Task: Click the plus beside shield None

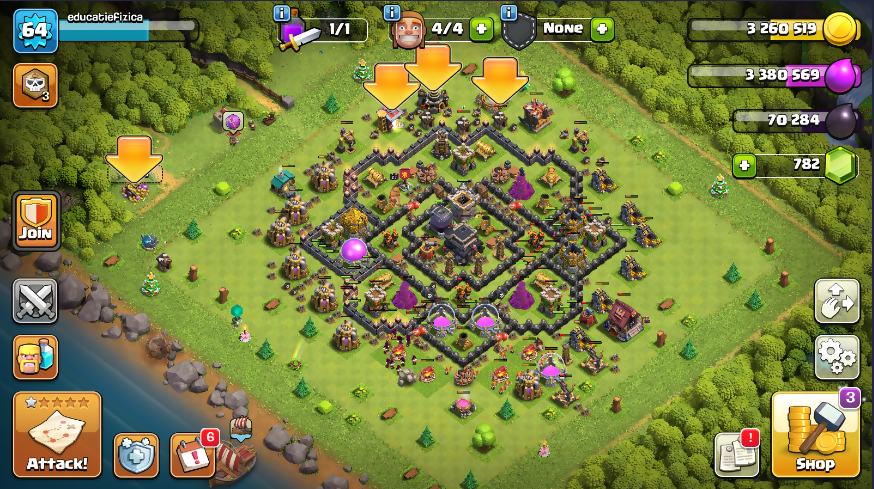Action: click(601, 29)
